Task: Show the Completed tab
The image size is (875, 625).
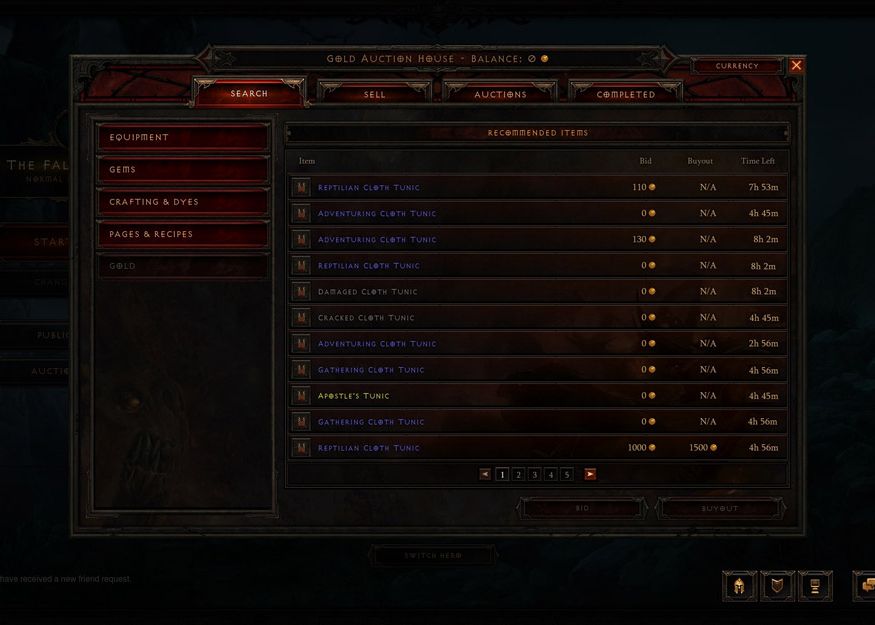Action: [626, 94]
